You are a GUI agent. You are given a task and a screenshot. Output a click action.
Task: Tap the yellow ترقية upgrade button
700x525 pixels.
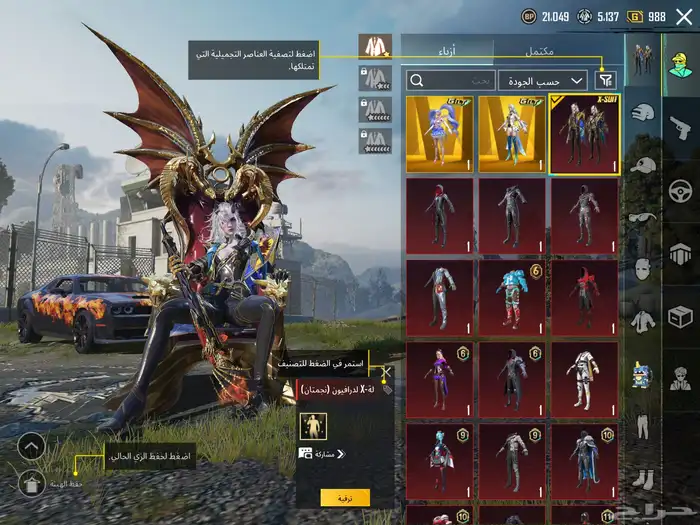coord(345,497)
